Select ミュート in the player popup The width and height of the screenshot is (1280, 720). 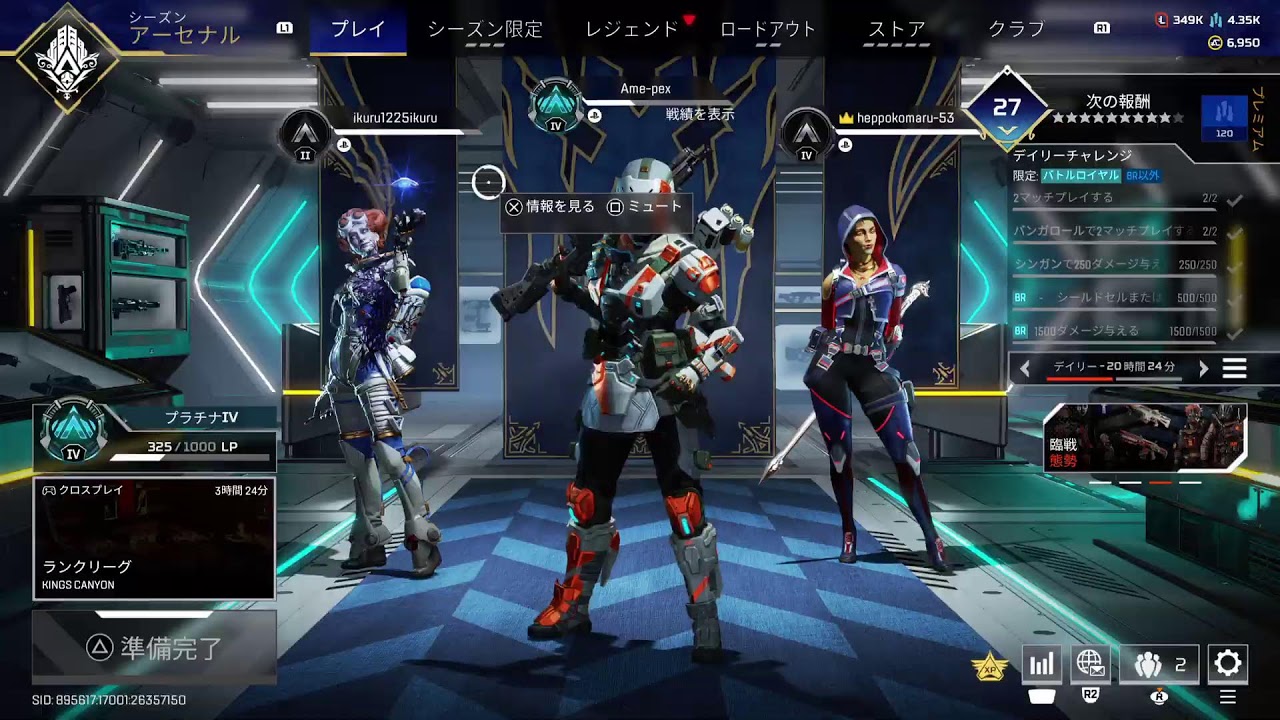(x=645, y=207)
